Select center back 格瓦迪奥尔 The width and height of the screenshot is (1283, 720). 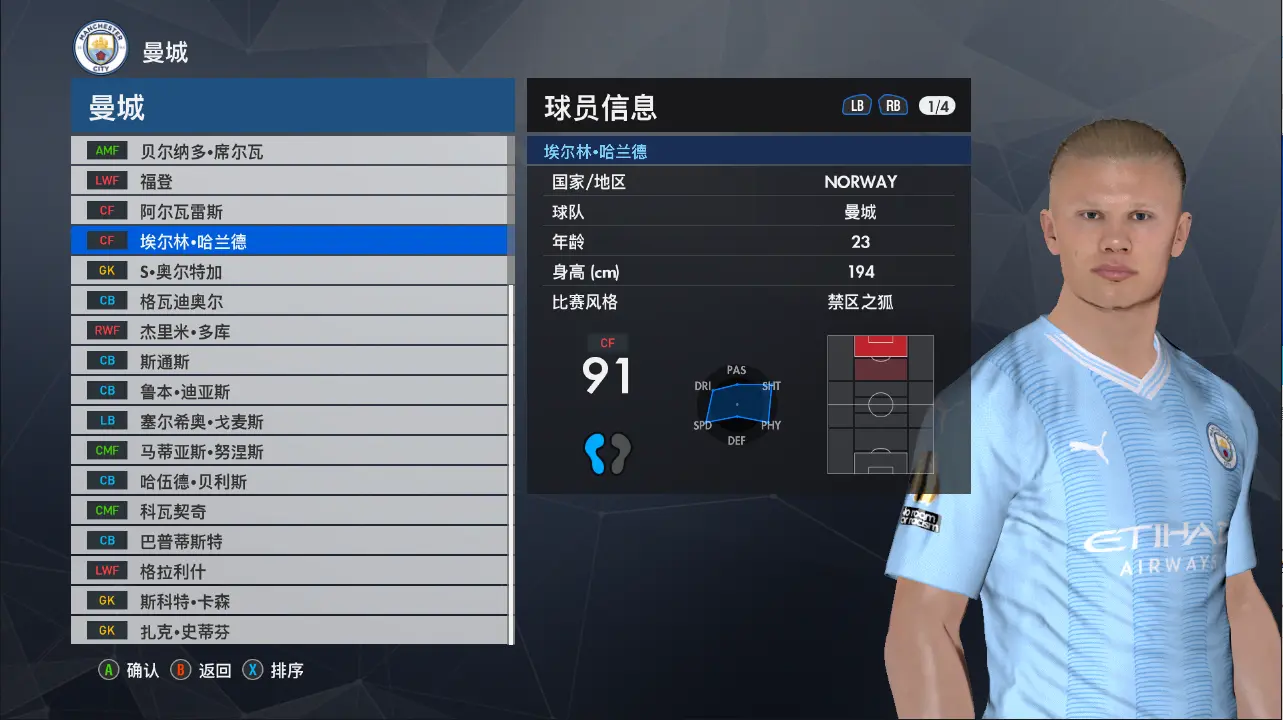coord(289,301)
